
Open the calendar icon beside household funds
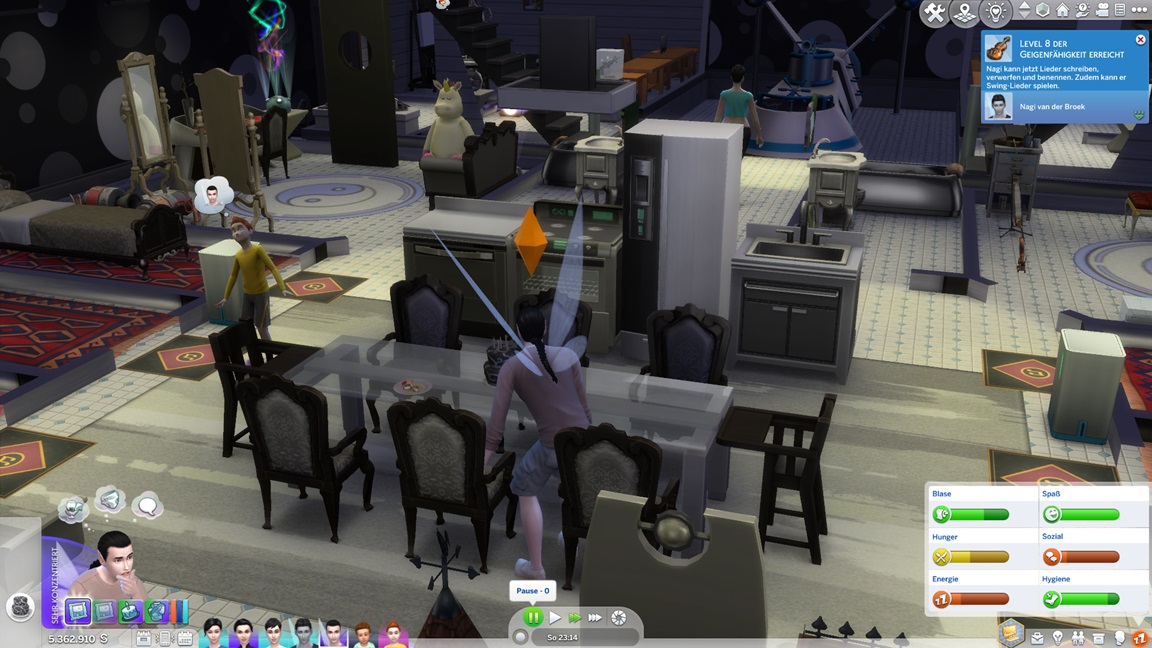(145, 638)
